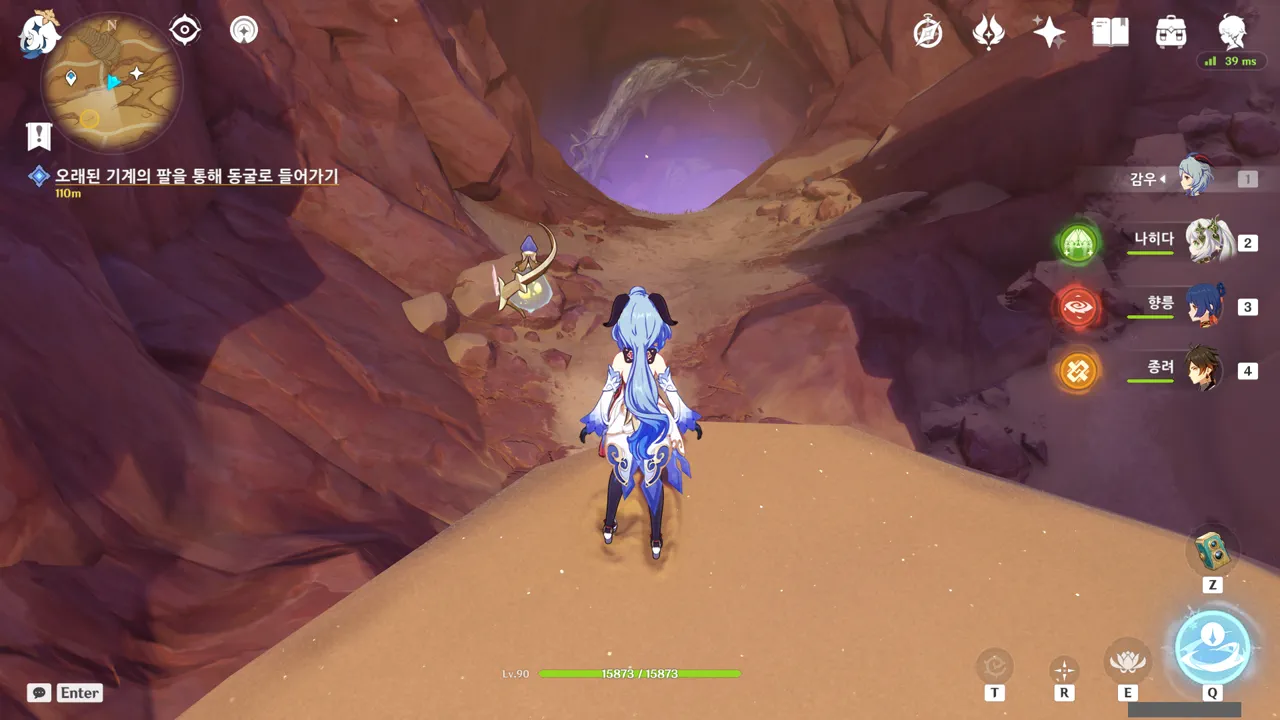Open the backpack inventory
The image size is (1280, 720).
pyautogui.click(x=1170, y=32)
